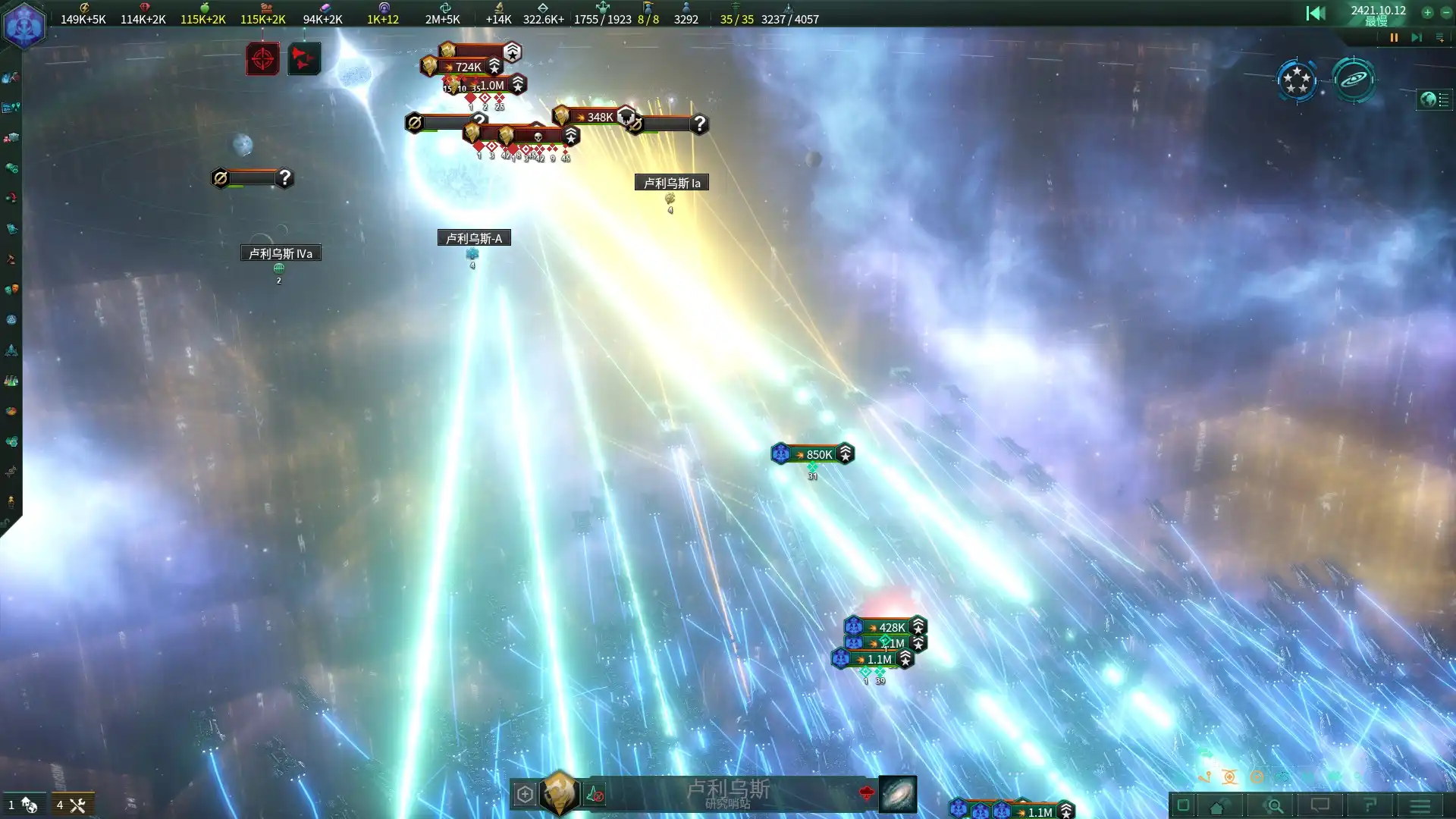This screenshot has width=1456, height=819.
Task: Select the 428K fleet banner
Action: pos(886,627)
